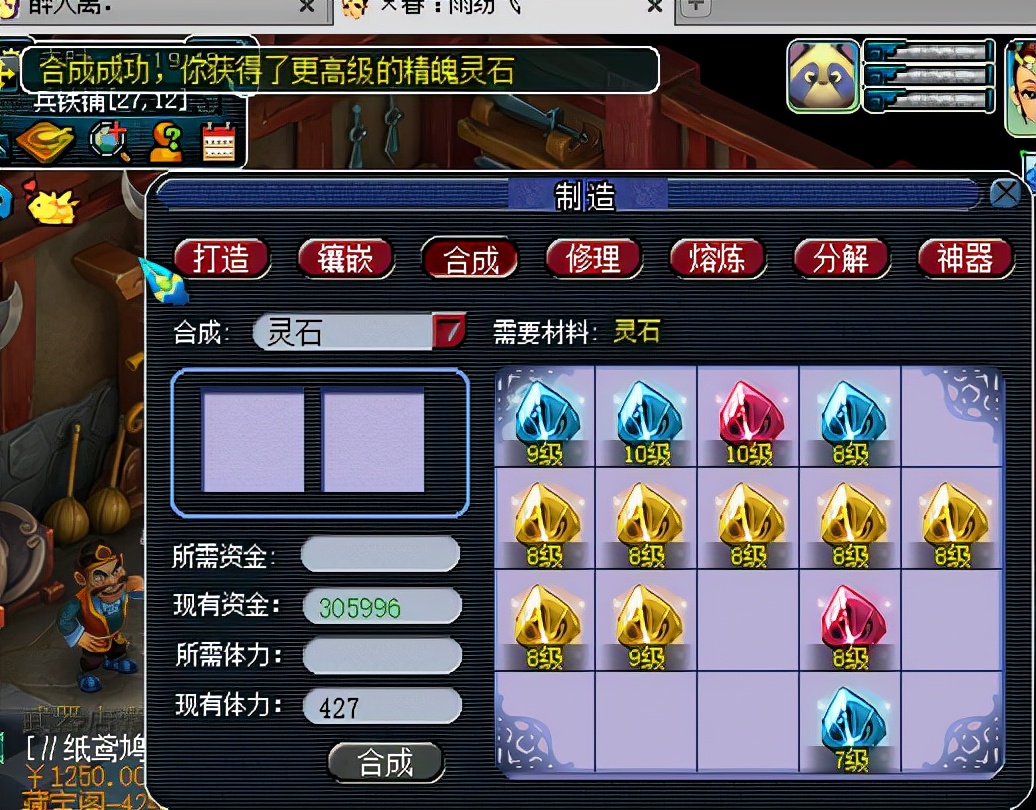This screenshot has height=810, width=1036.
Task: Choose the red 8级 spirit stone
Action: tap(851, 620)
